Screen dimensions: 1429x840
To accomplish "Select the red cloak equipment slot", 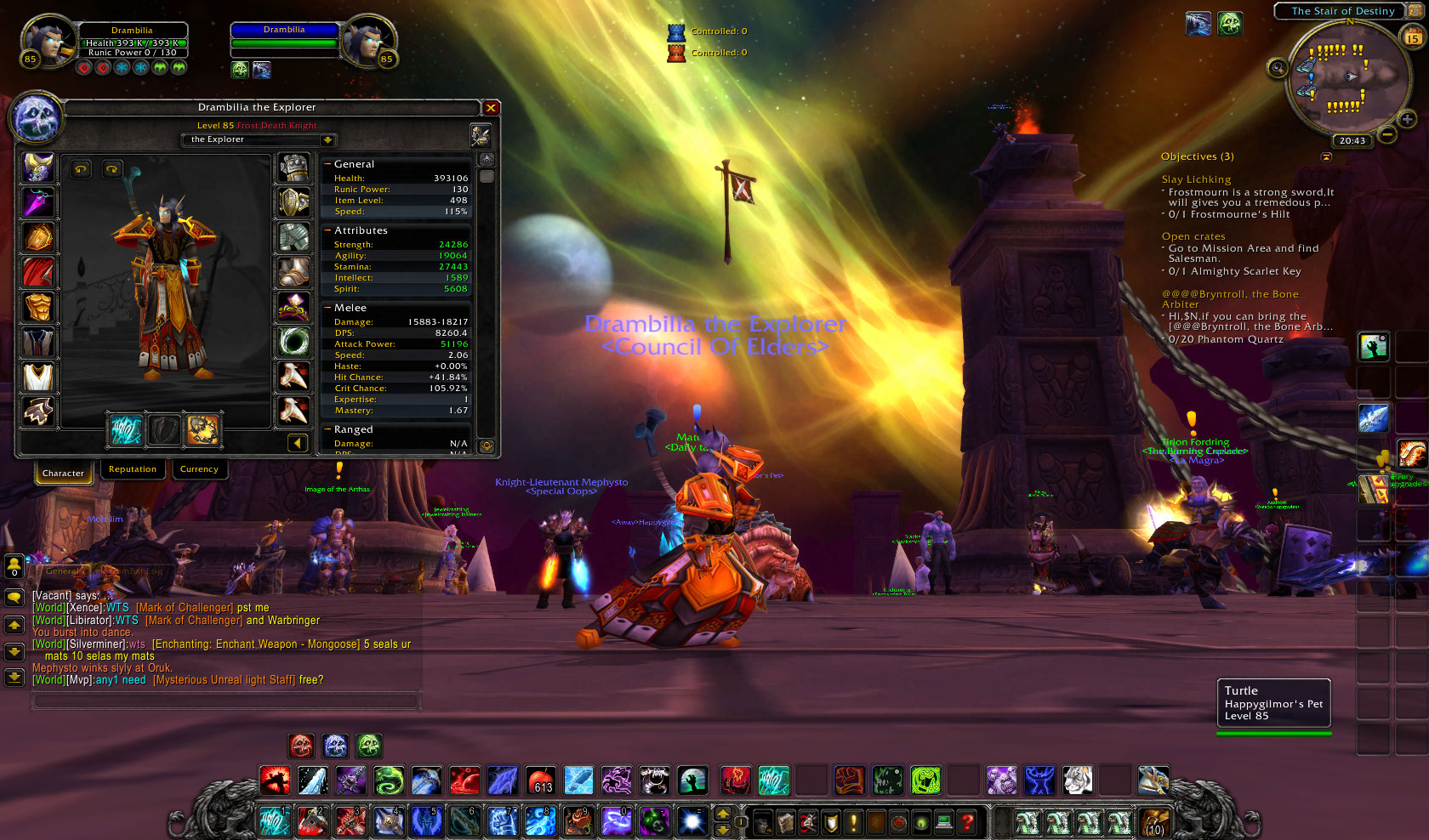I will (38, 273).
